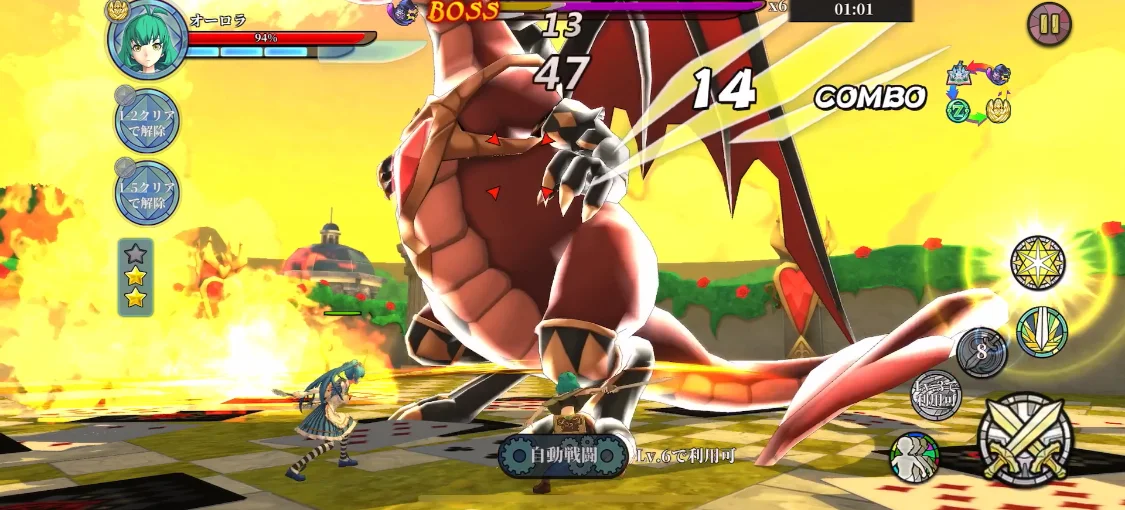The image size is (1125, 510).
Task: Select Aurora's green-haired character portrait
Action: point(147,40)
